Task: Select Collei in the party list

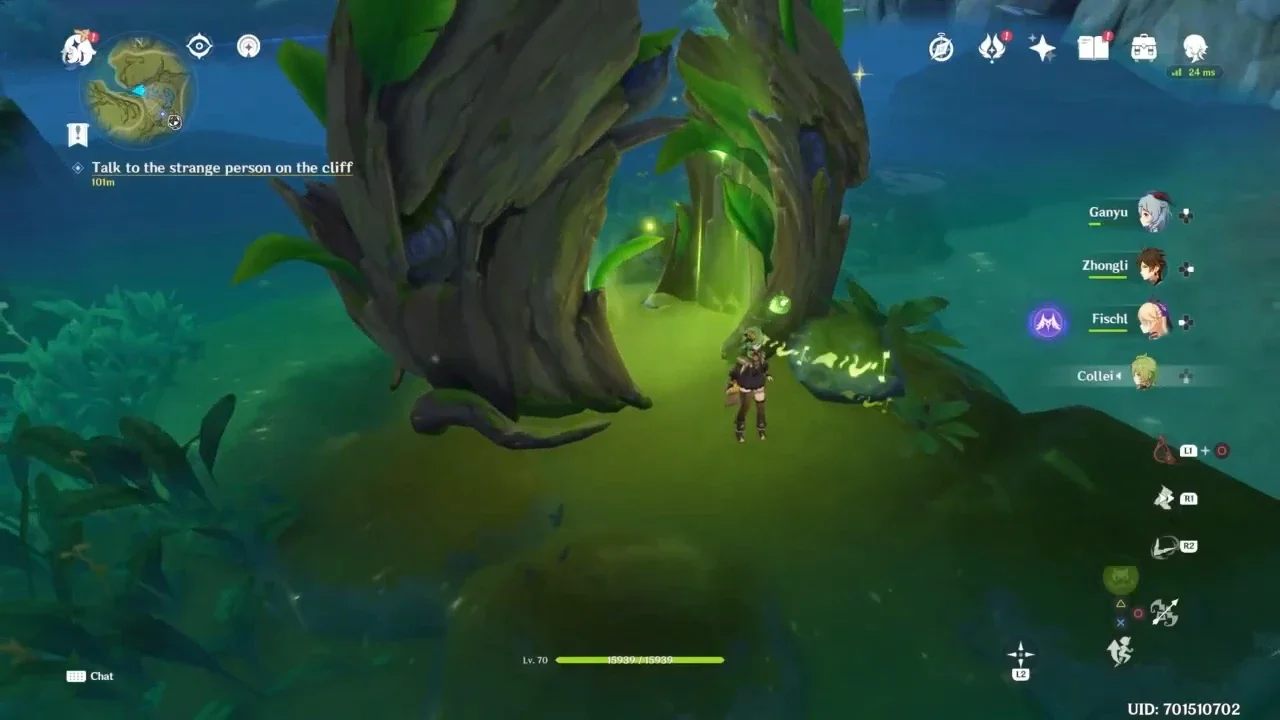Action: (1144, 375)
